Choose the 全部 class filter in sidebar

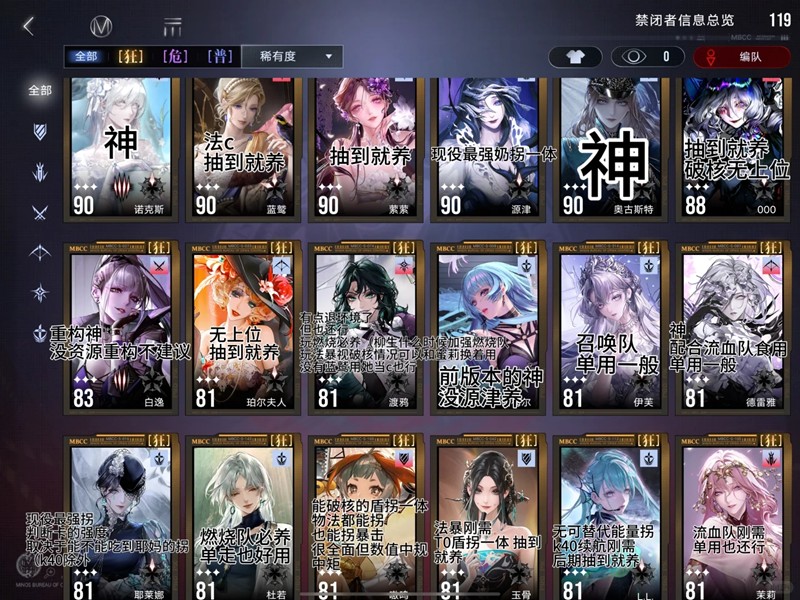[40, 90]
